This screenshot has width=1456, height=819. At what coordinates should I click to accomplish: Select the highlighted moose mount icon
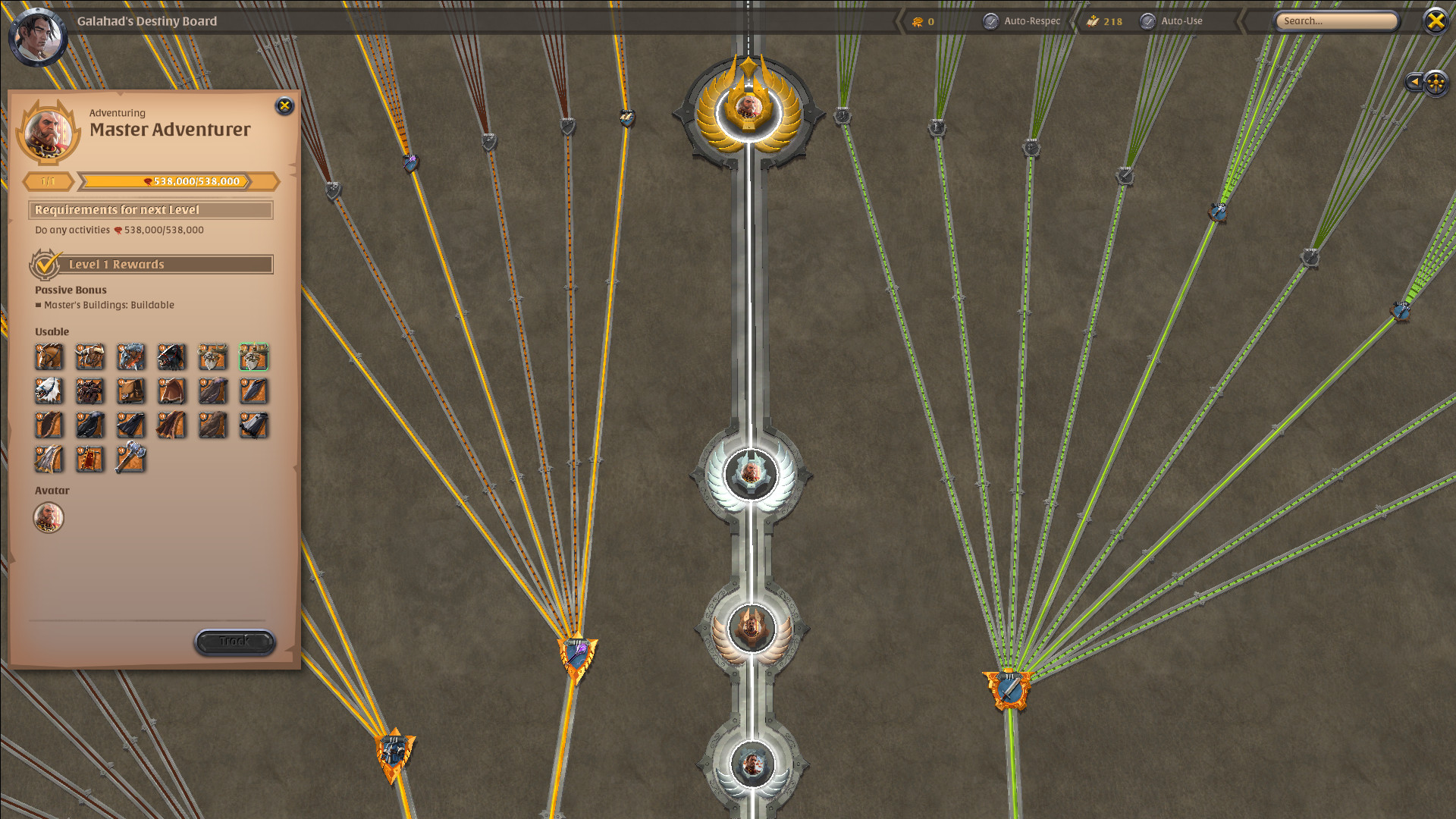[254, 357]
